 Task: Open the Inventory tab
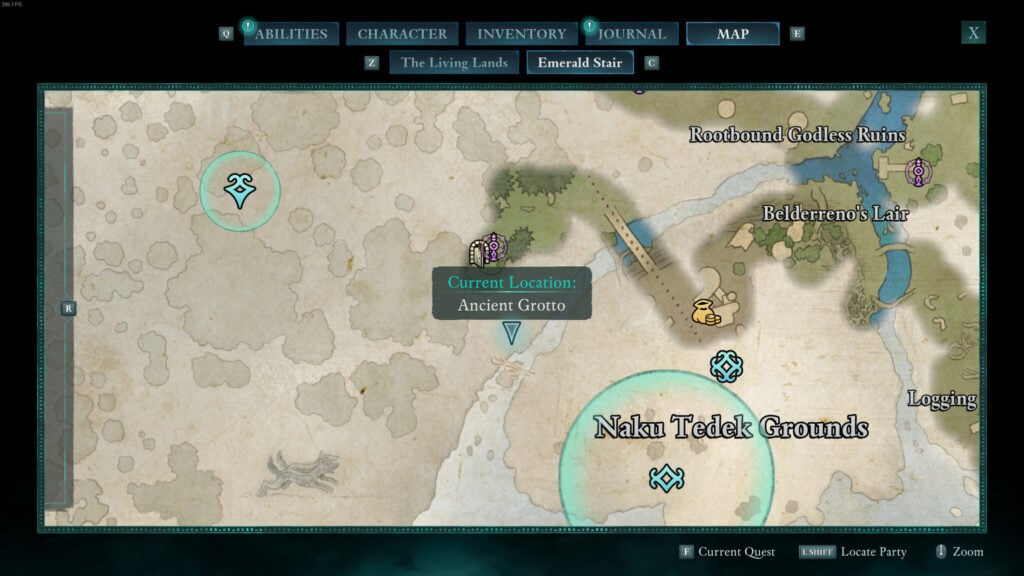click(521, 34)
